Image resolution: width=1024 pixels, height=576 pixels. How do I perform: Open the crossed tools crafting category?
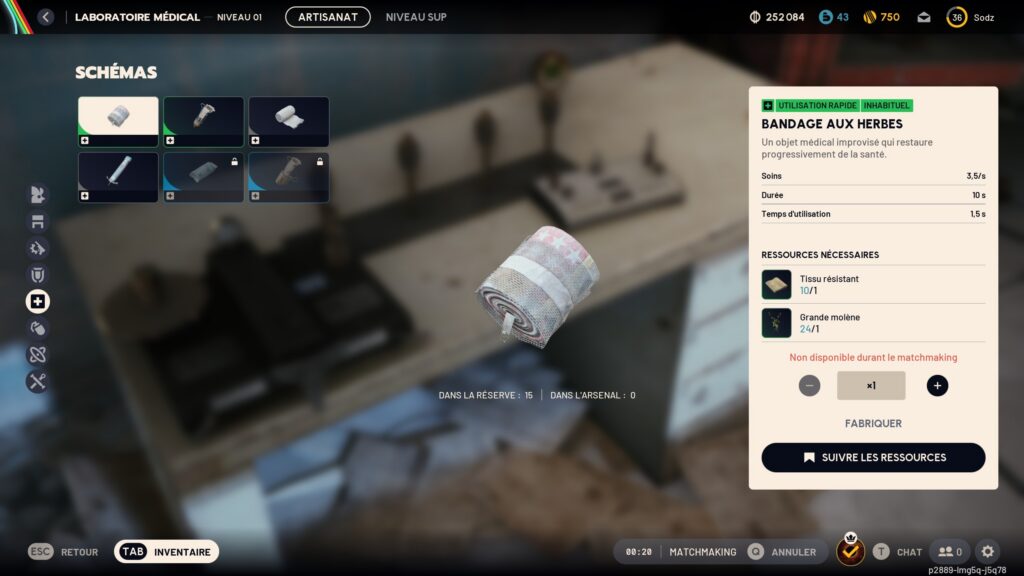38,381
